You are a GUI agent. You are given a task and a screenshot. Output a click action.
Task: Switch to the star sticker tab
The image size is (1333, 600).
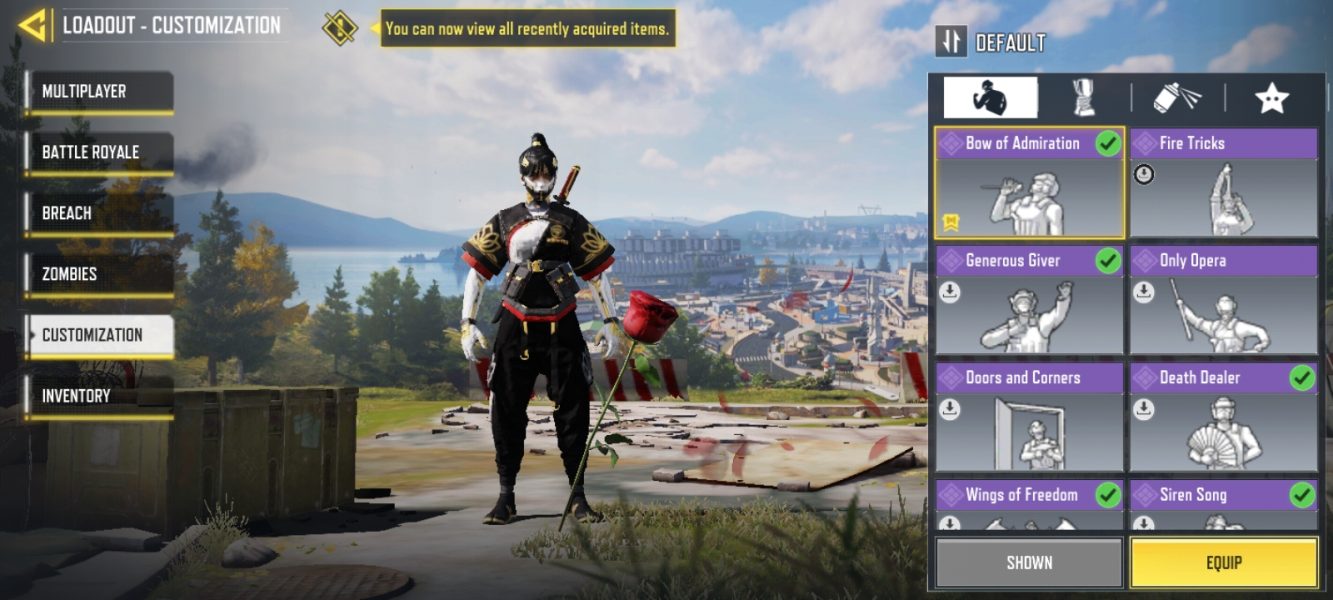1271,98
